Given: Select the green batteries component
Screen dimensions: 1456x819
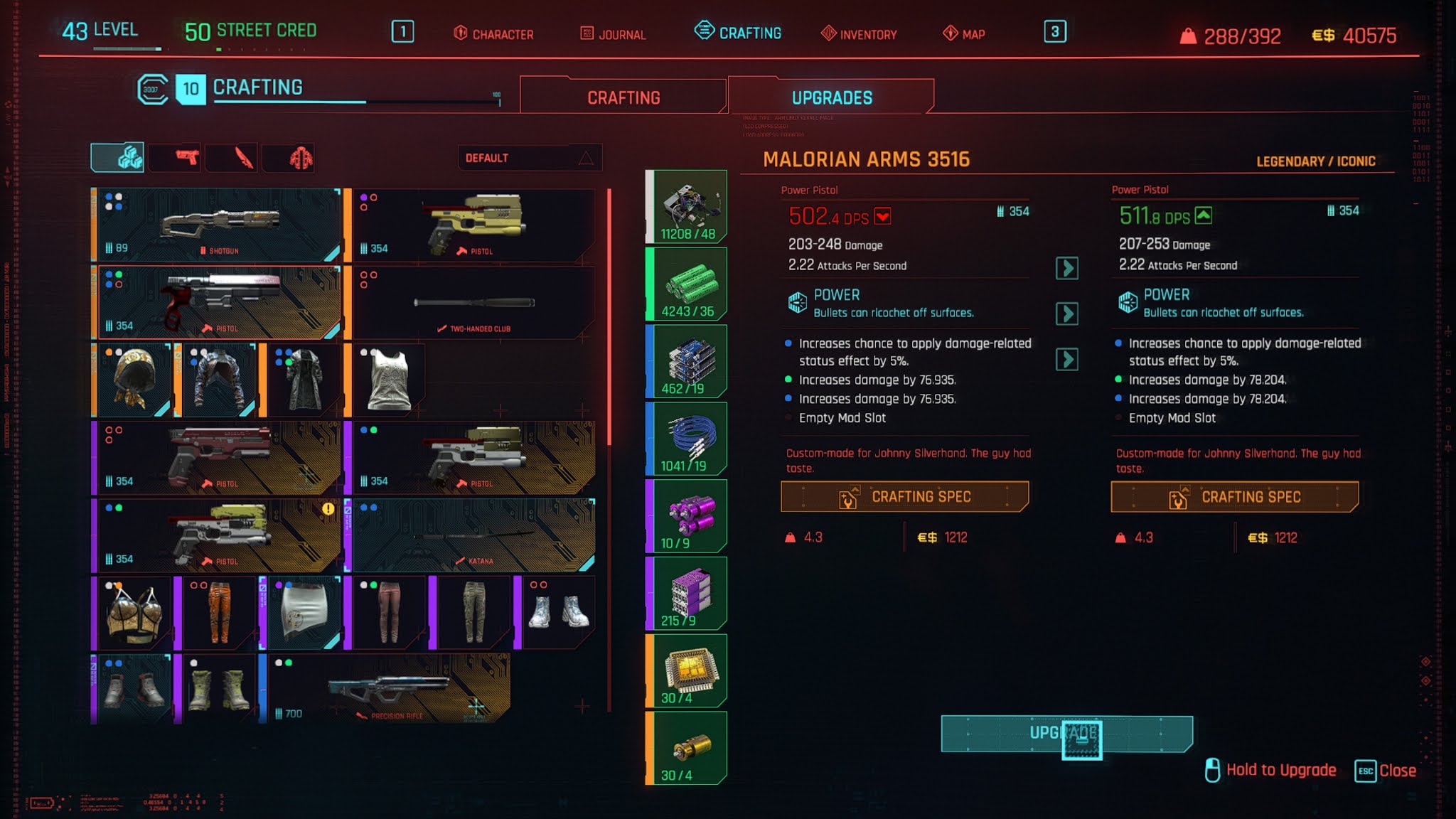Looking at the screenshot, I should coord(687,284).
